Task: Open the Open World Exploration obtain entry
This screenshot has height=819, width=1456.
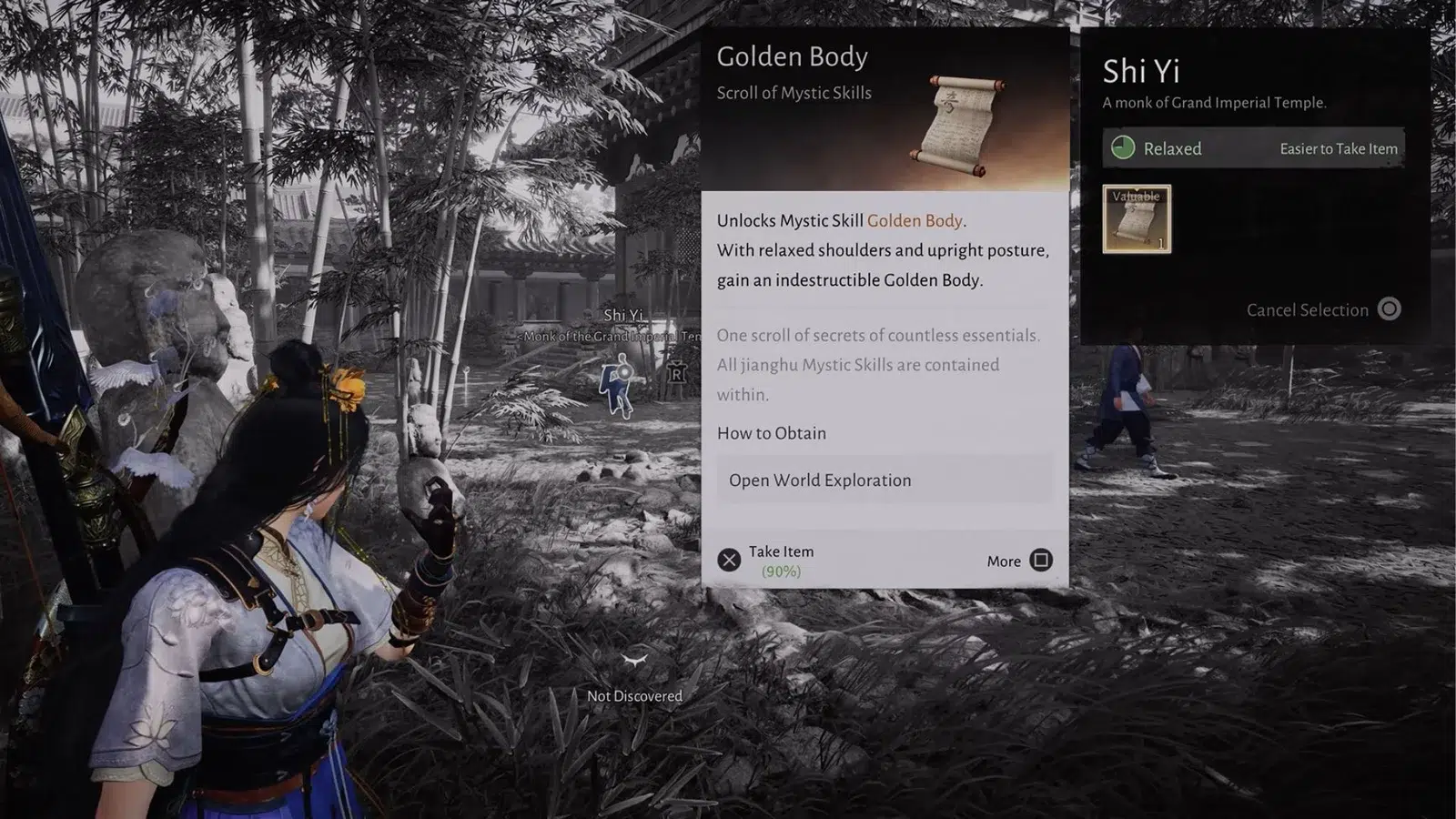Action: click(x=884, y=480)
